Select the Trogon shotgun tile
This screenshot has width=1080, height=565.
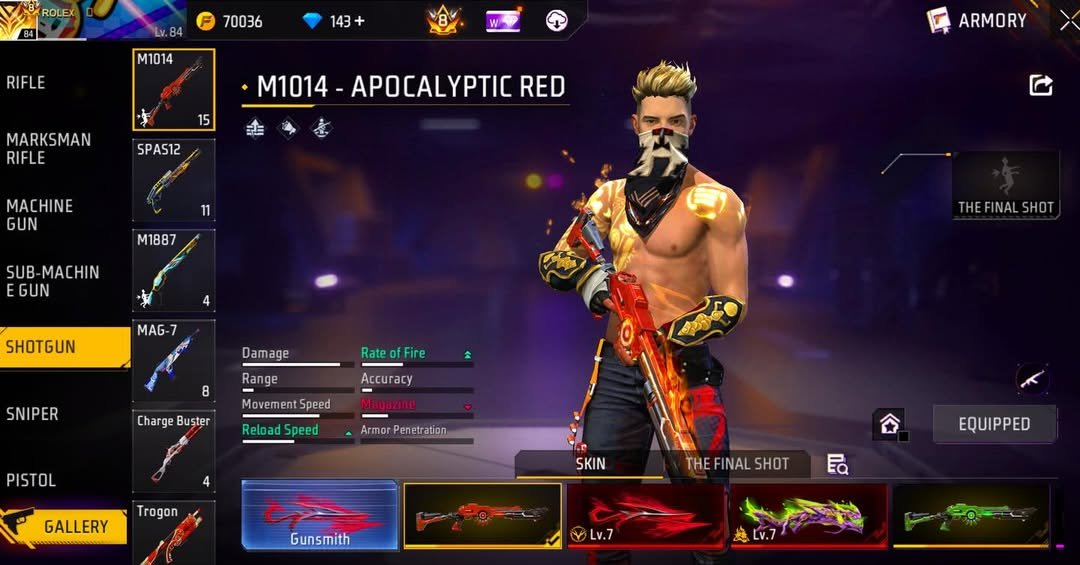tap(173, 533)
